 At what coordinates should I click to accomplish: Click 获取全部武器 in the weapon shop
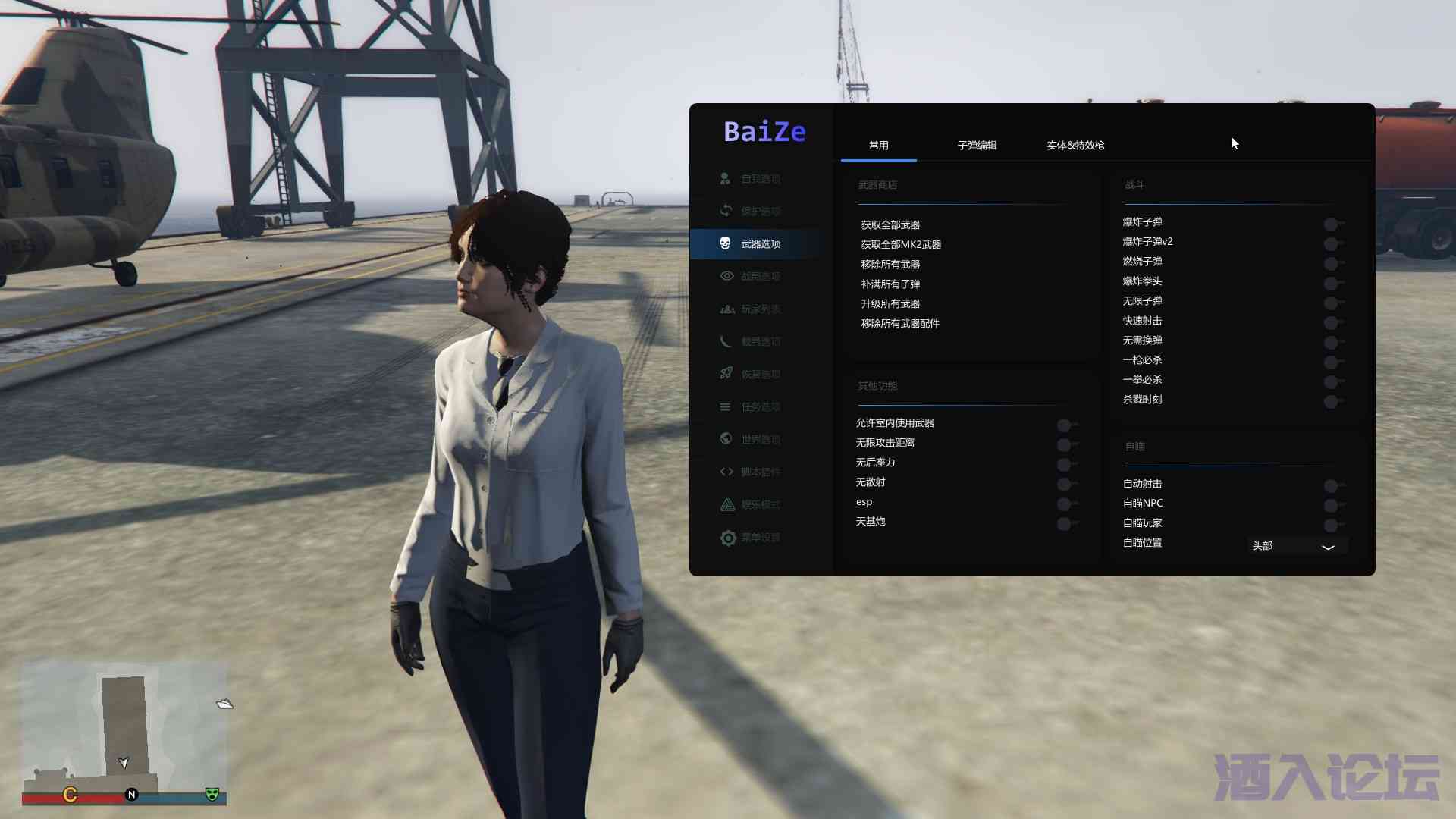890,225
